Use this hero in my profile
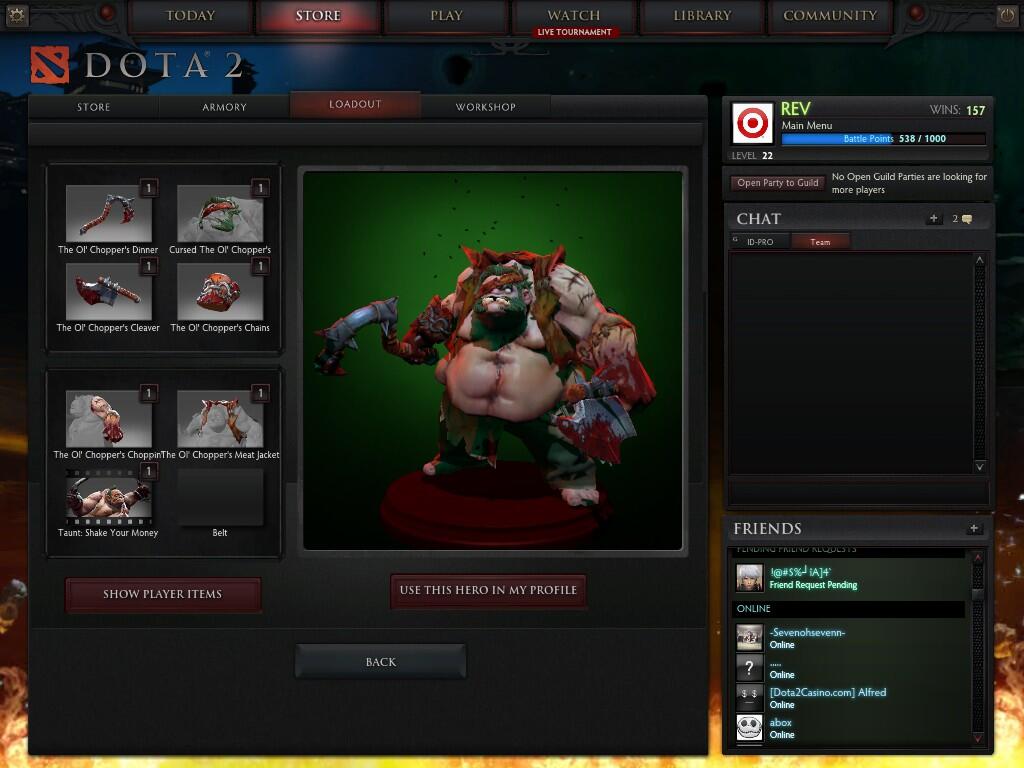The height and width of the screenshot is (768, 1024). click(x=488, y=590)
